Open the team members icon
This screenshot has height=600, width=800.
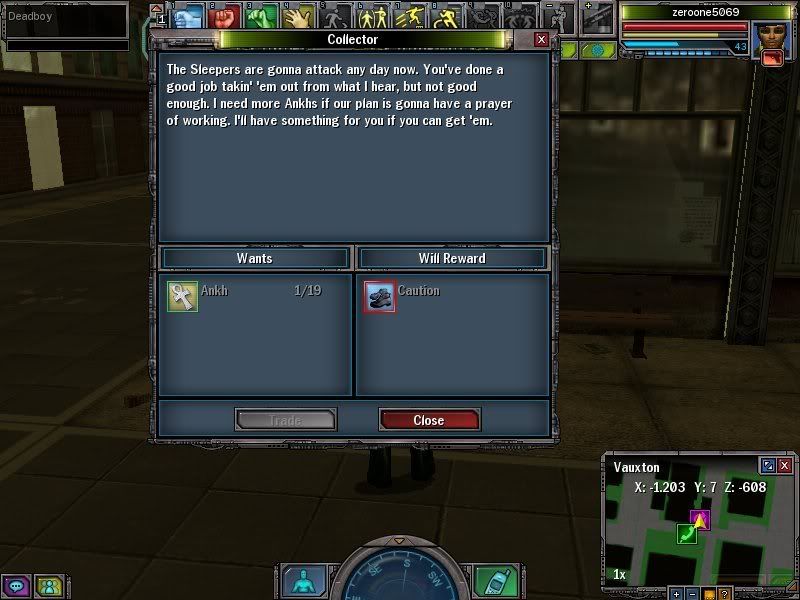click(x=48, y=585)
